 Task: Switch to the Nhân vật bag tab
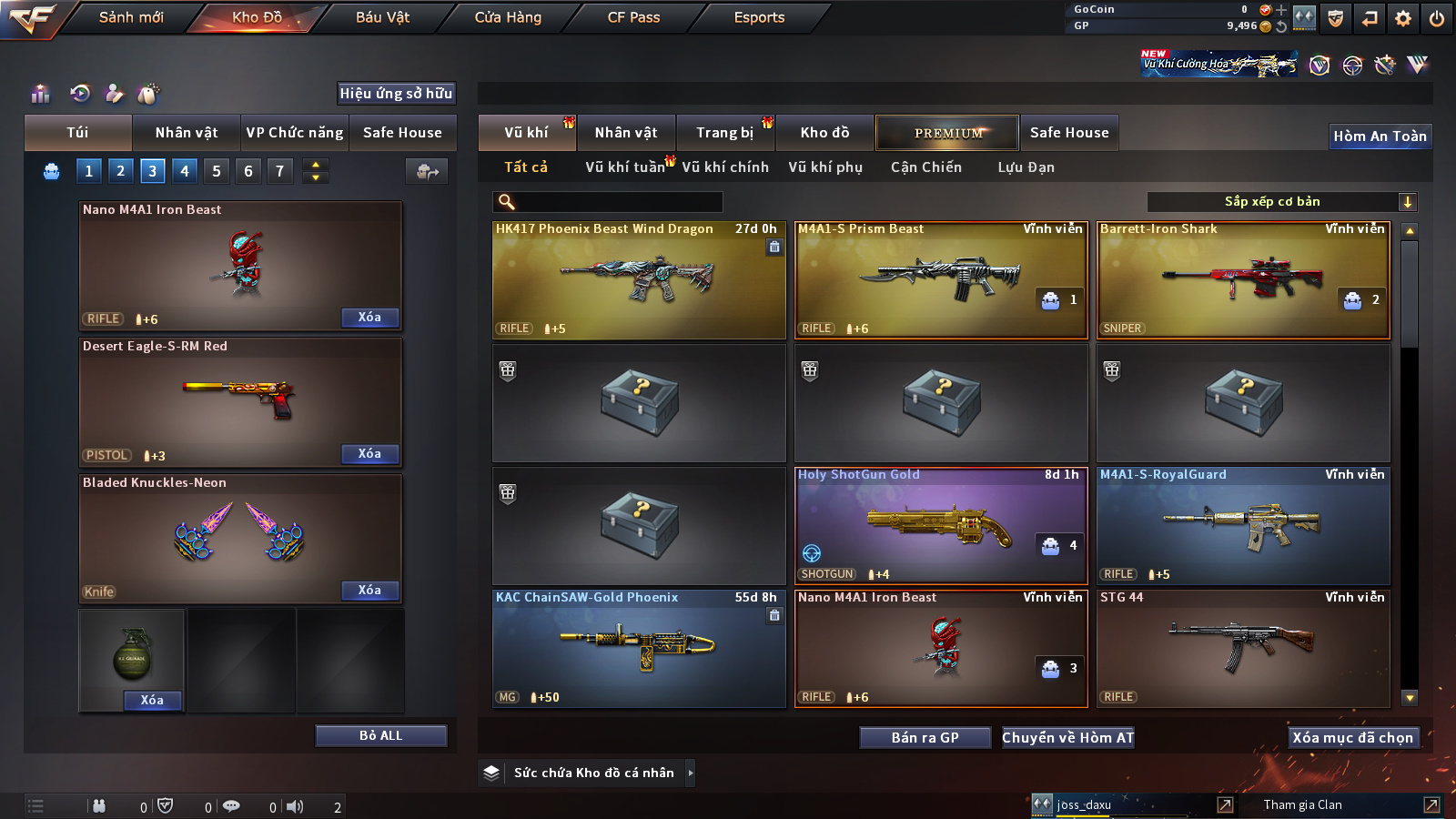[187, 133]
